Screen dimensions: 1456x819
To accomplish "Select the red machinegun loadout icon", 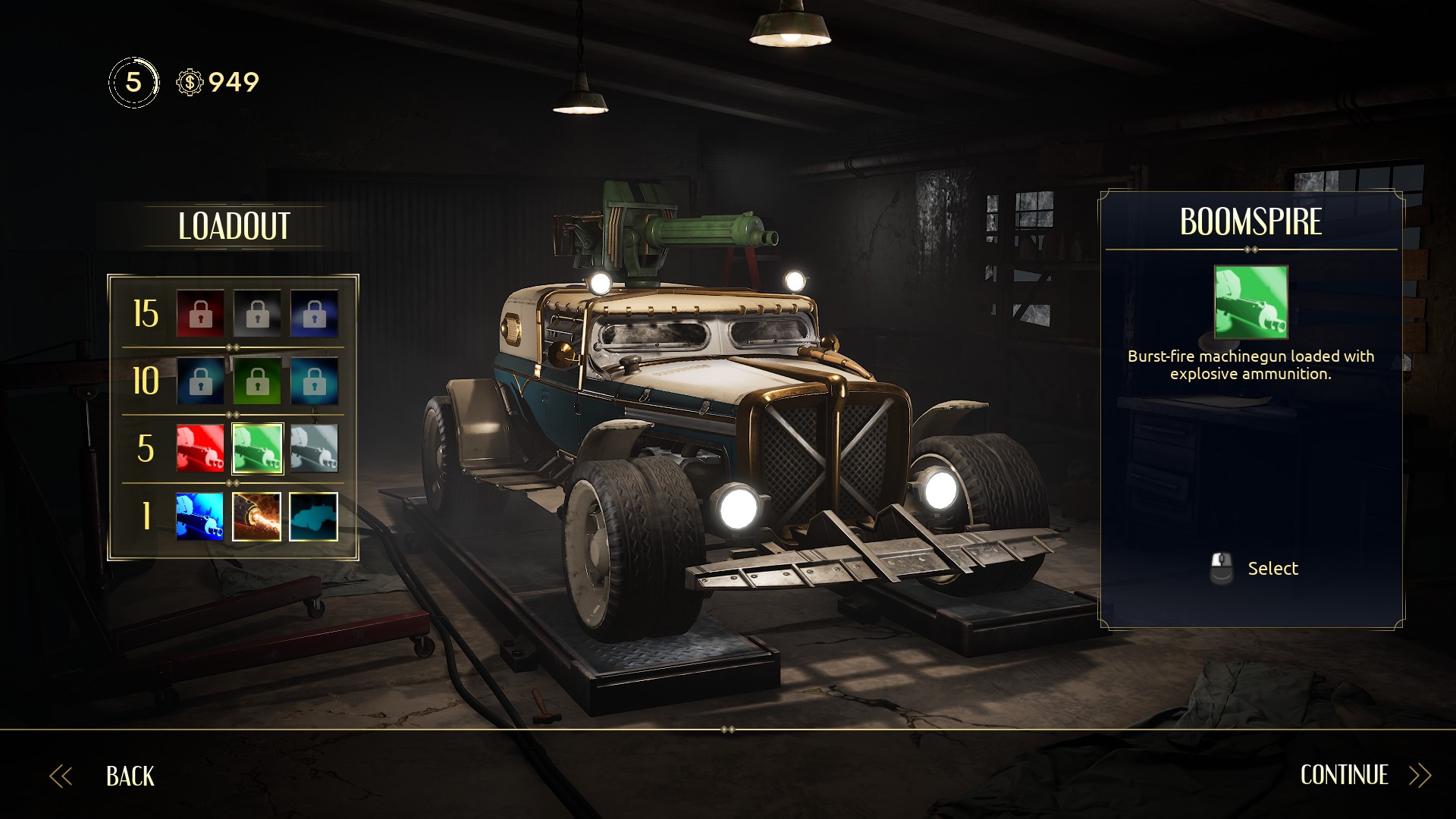I will [200, 448].
